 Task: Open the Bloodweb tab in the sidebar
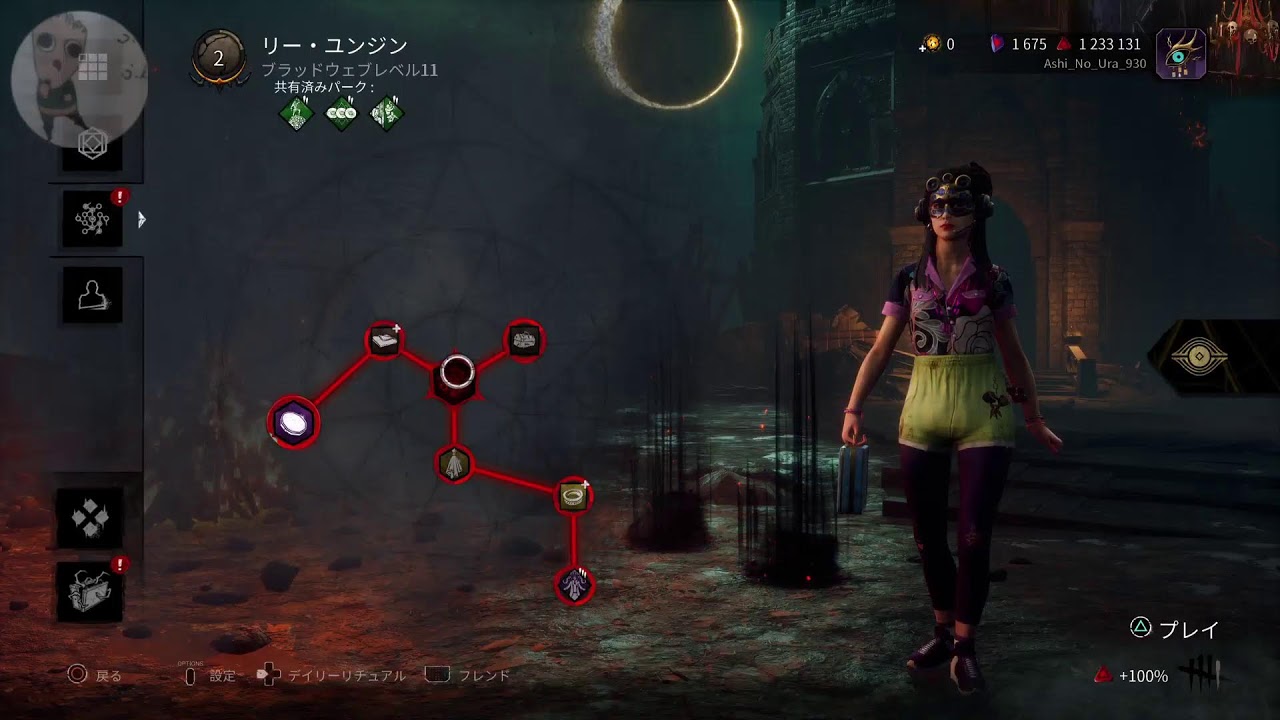coord(93,218)
